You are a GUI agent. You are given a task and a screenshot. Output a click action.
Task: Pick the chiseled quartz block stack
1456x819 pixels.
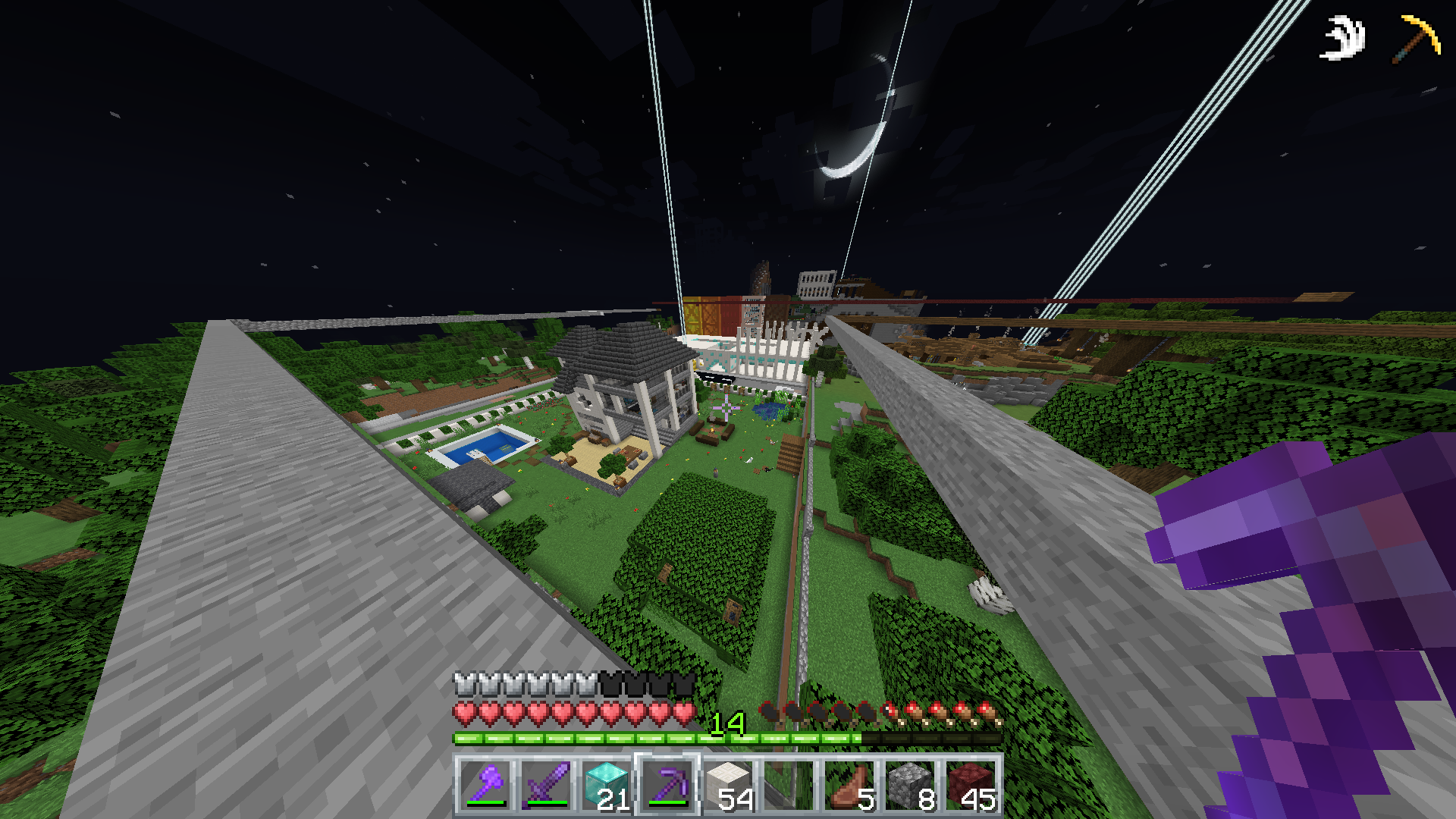[728, 785]
